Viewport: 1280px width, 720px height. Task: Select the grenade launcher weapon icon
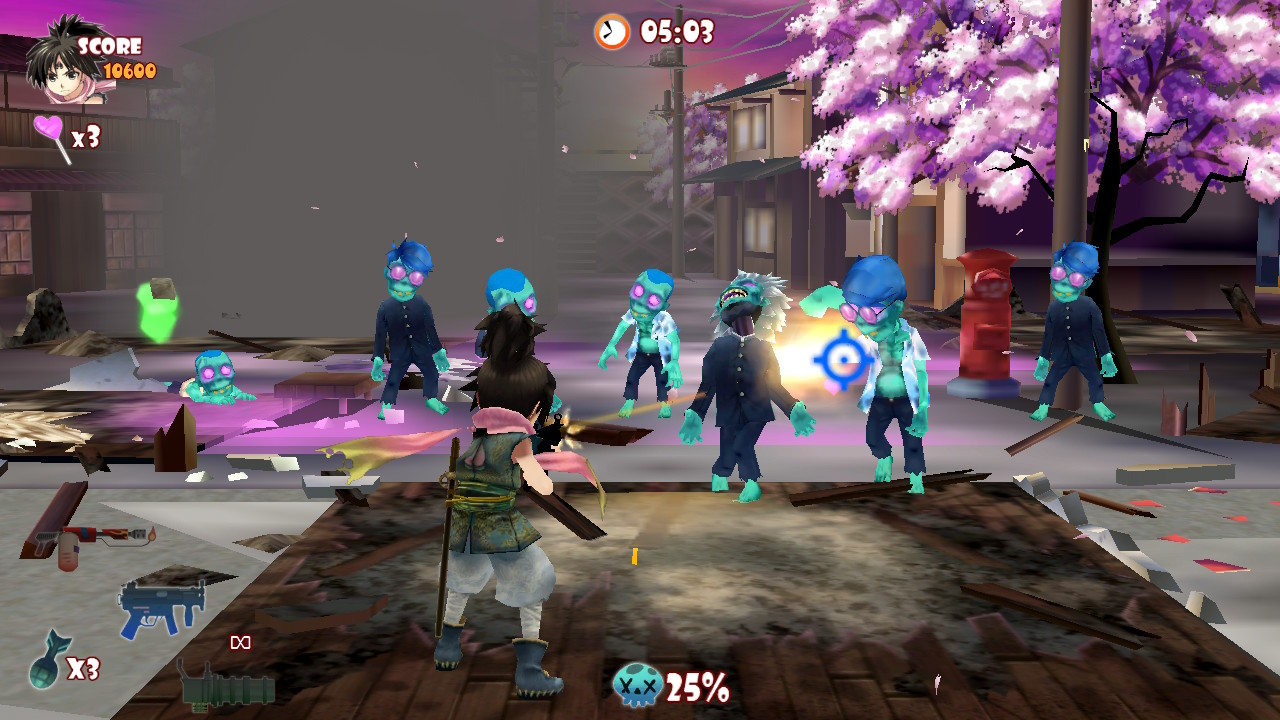pos(228,690)
